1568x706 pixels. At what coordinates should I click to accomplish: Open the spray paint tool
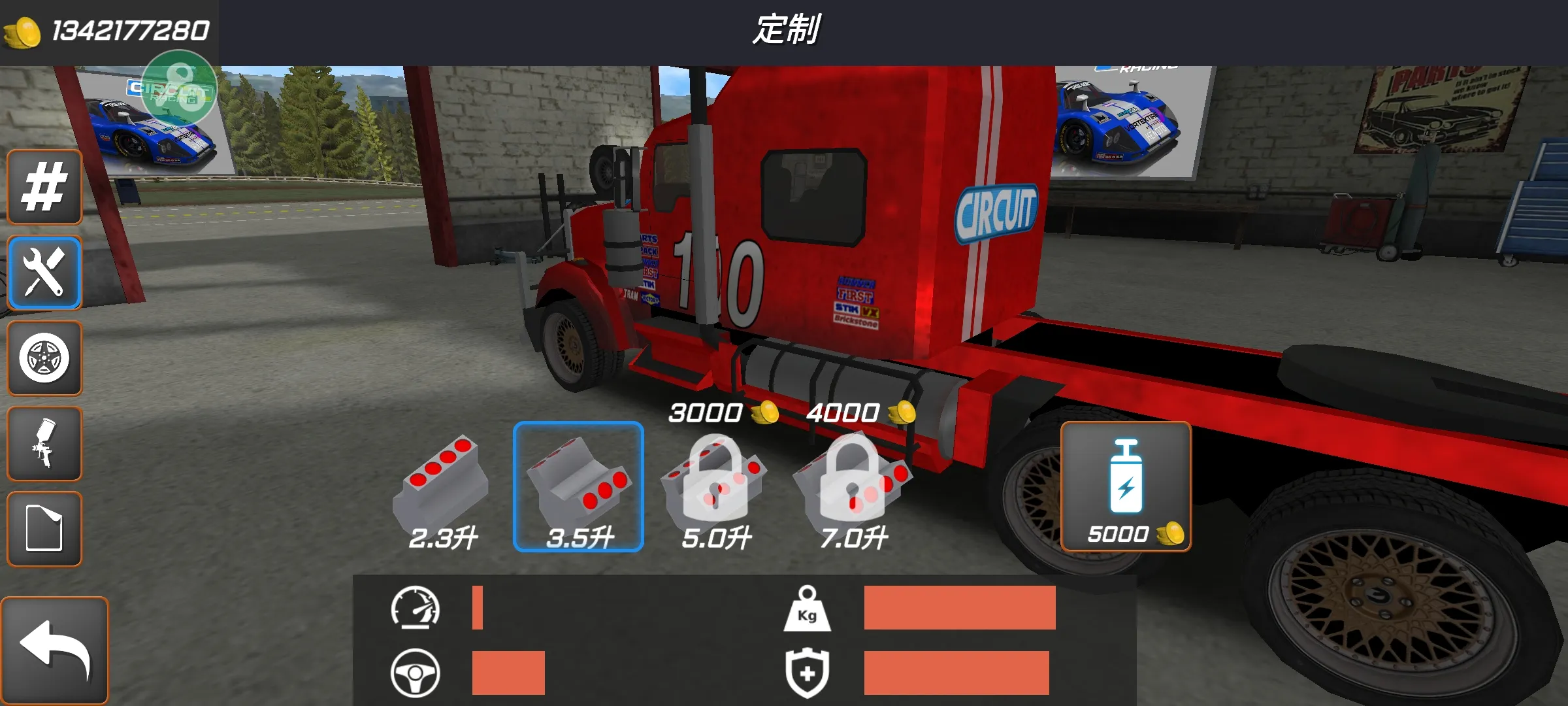44,443
